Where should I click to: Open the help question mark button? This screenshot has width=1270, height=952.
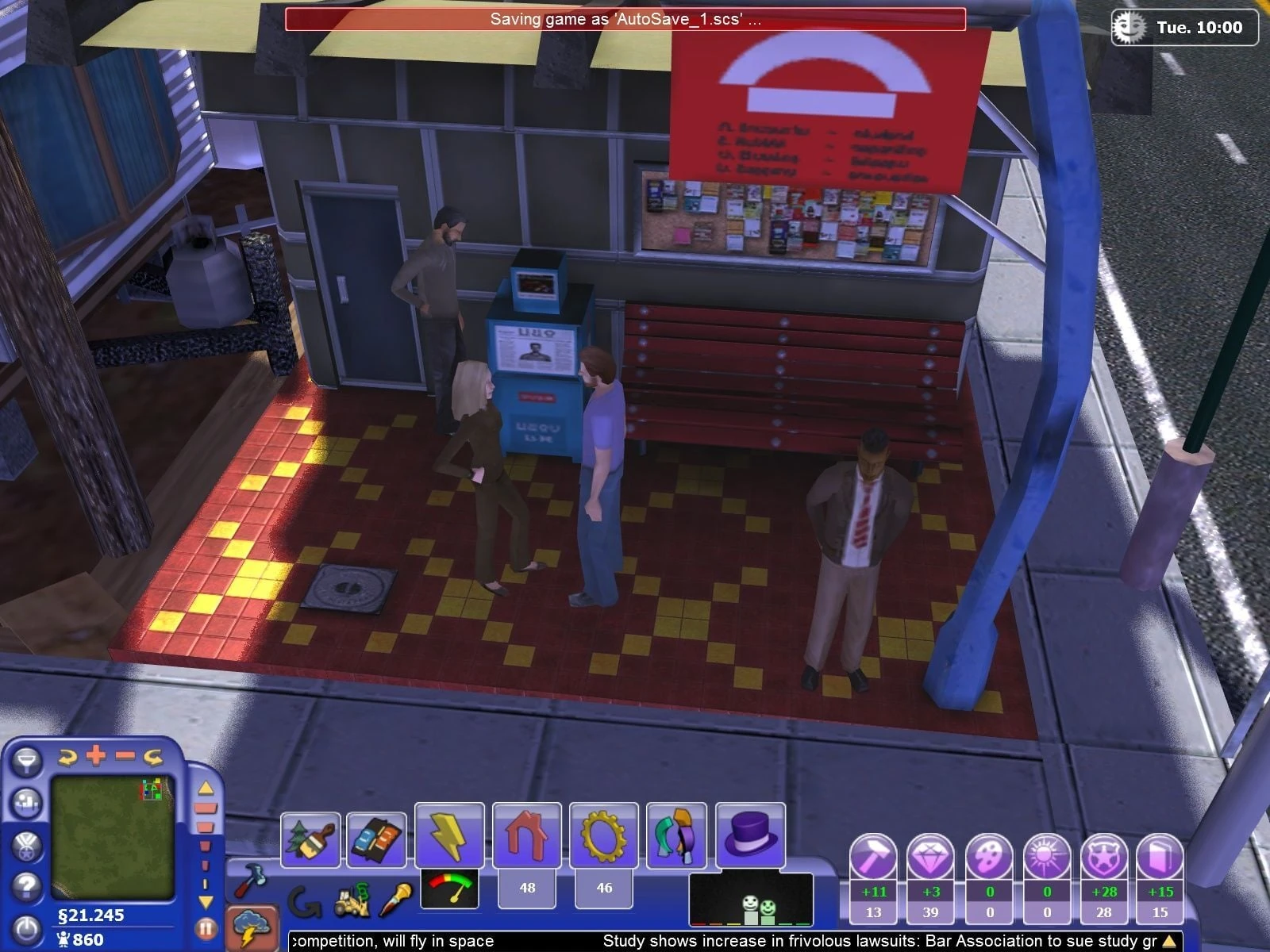(x=27, y=885)
